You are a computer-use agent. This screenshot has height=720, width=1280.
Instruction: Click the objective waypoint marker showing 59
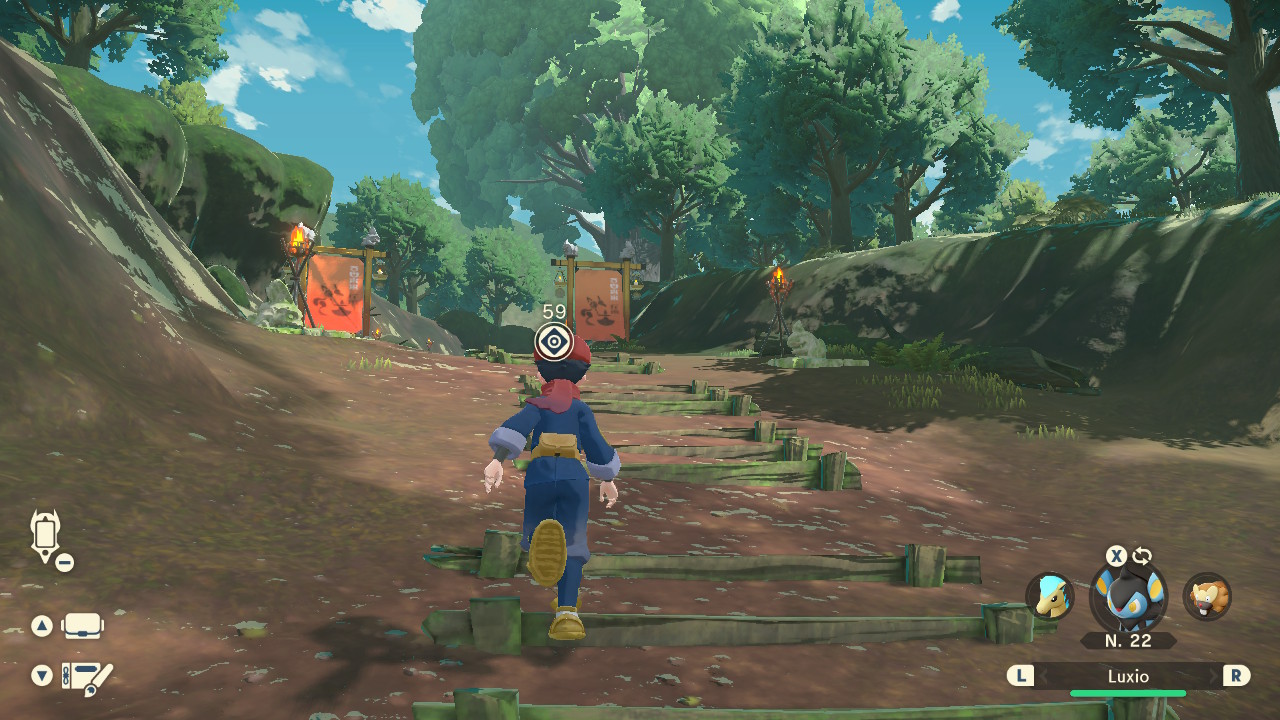click(553, 342)
